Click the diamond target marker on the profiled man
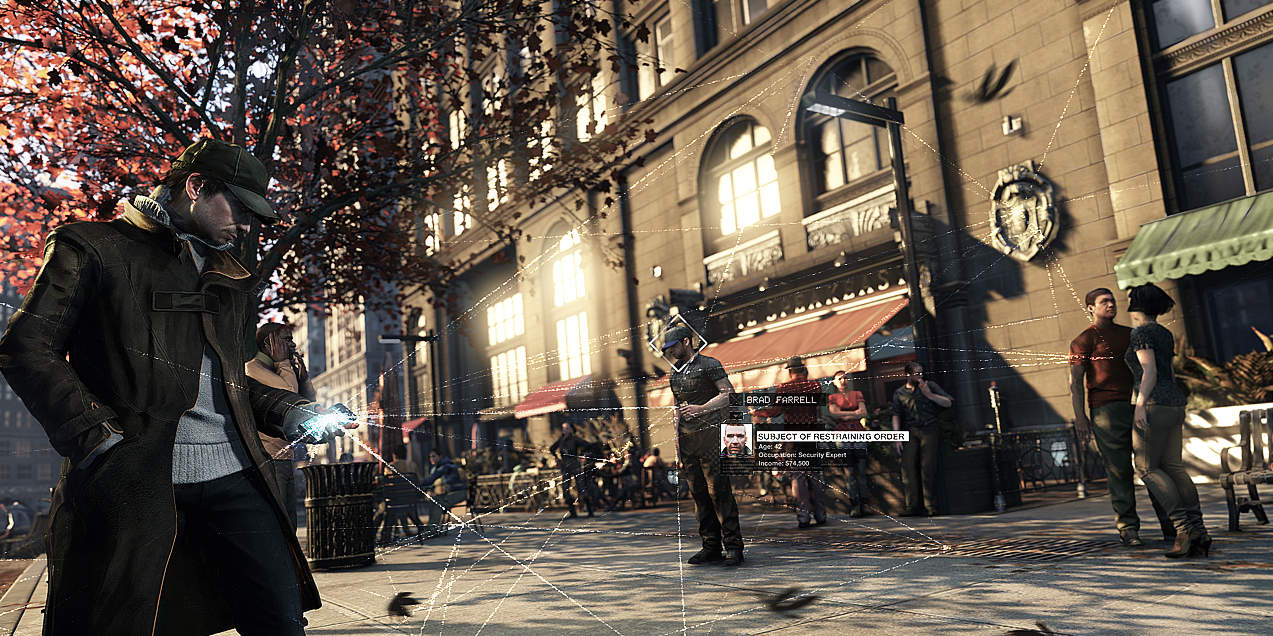Viewport: 1273px width, 636px height. [x=677, y=343]
